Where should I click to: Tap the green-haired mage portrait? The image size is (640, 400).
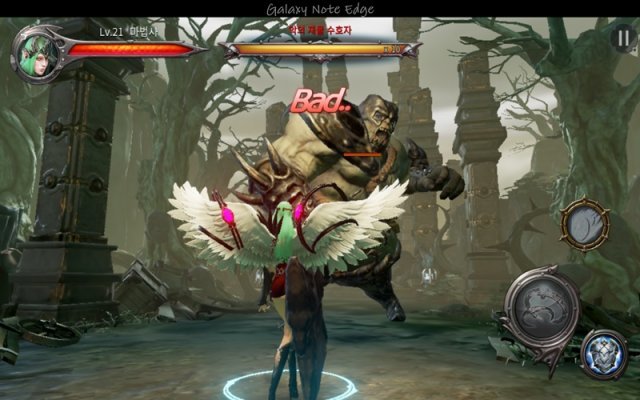coord(35,52)
